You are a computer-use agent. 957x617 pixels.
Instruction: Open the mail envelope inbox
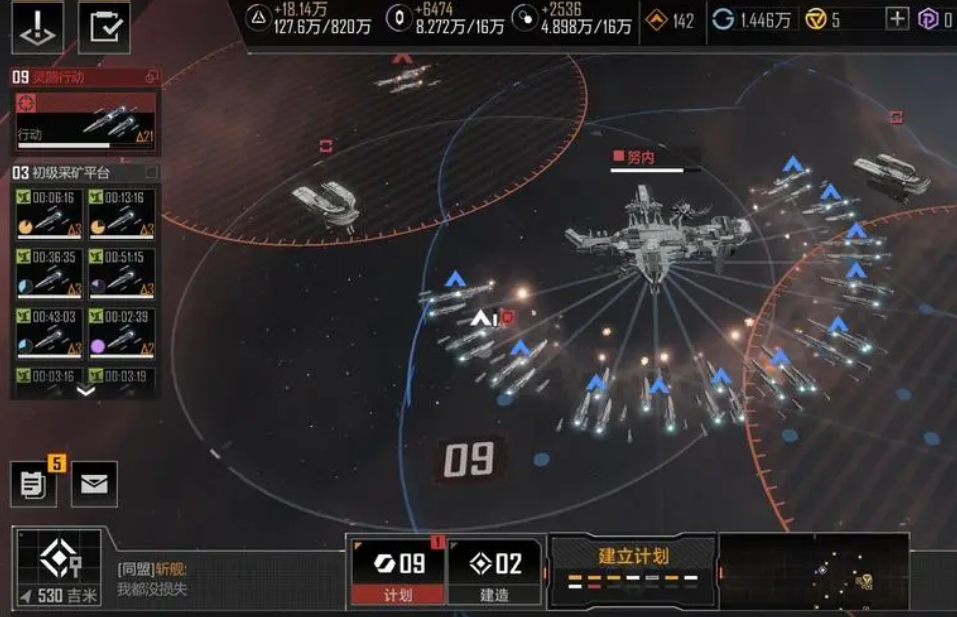click(x=94, y=484)
